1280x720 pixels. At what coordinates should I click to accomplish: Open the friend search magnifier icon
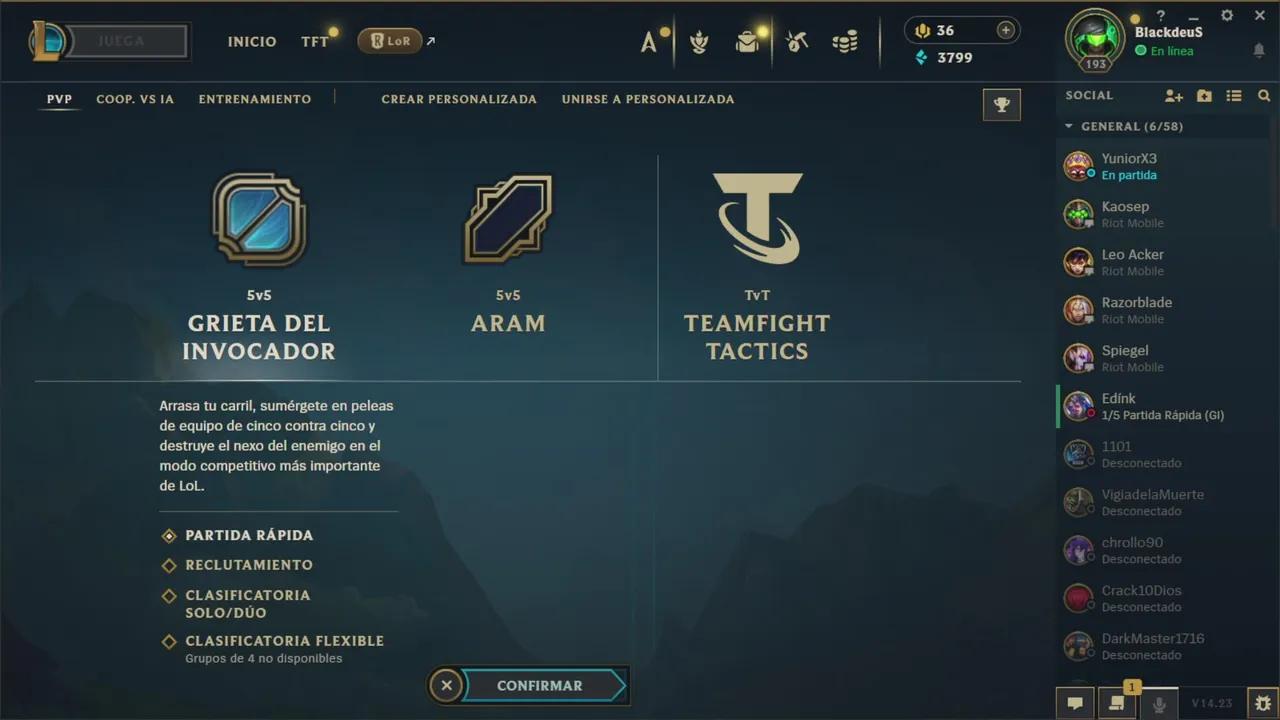coord(1264,95)
